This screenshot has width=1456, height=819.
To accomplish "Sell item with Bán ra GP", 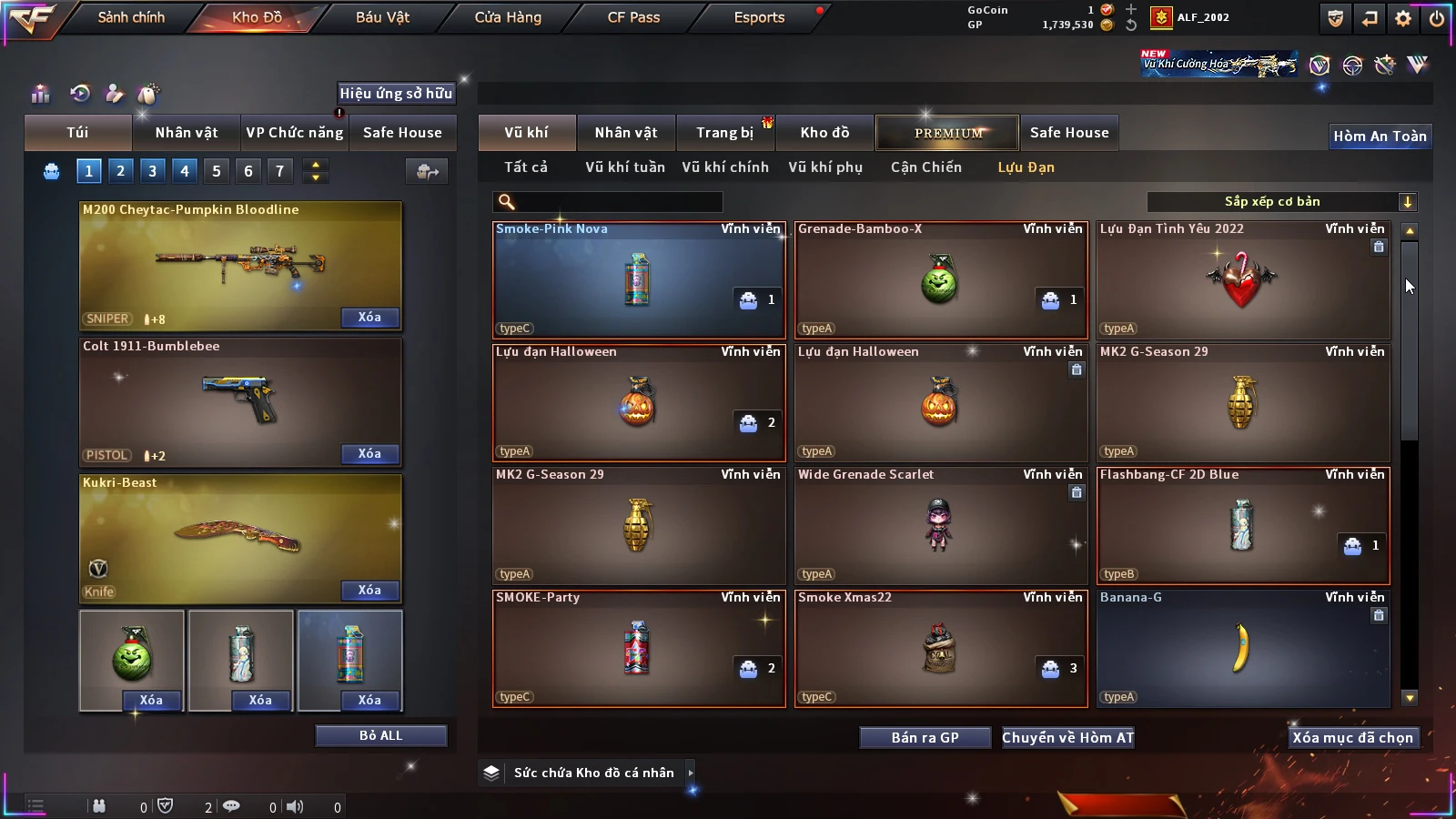I will tap(925, 738).
